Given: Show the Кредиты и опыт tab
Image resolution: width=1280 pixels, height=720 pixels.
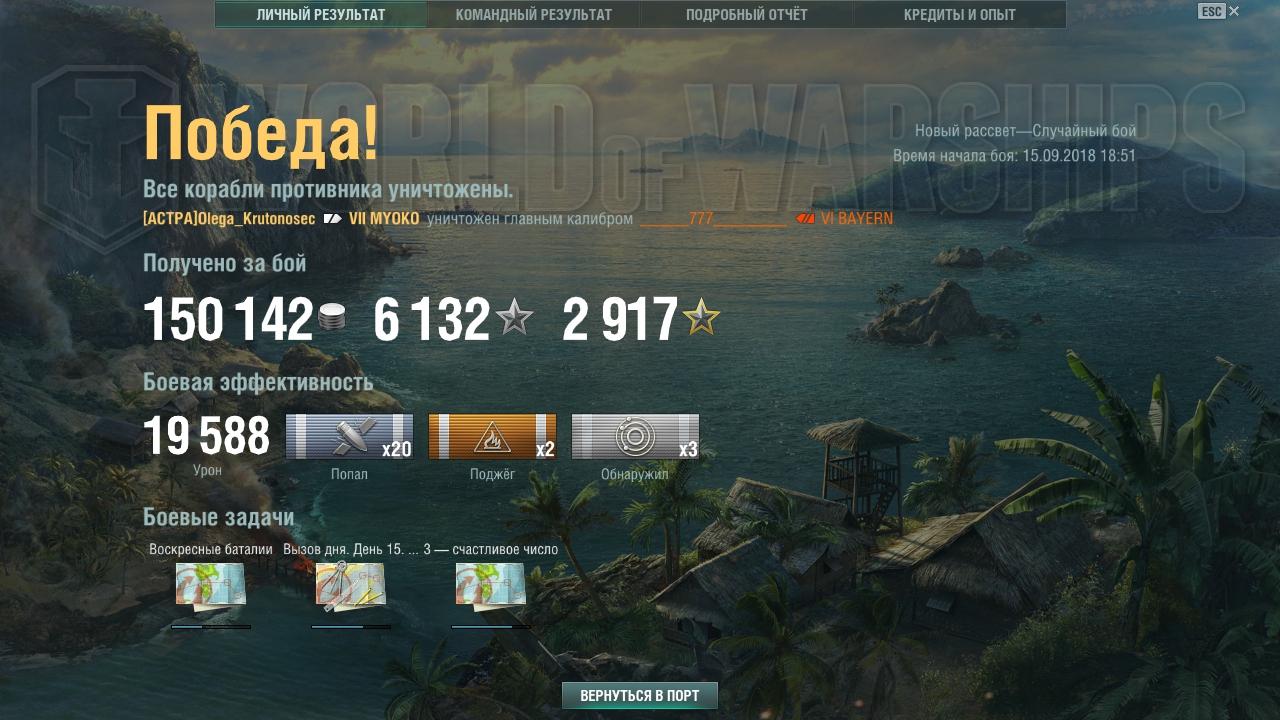Looking at the screenshot, I should tap(959, 15).
